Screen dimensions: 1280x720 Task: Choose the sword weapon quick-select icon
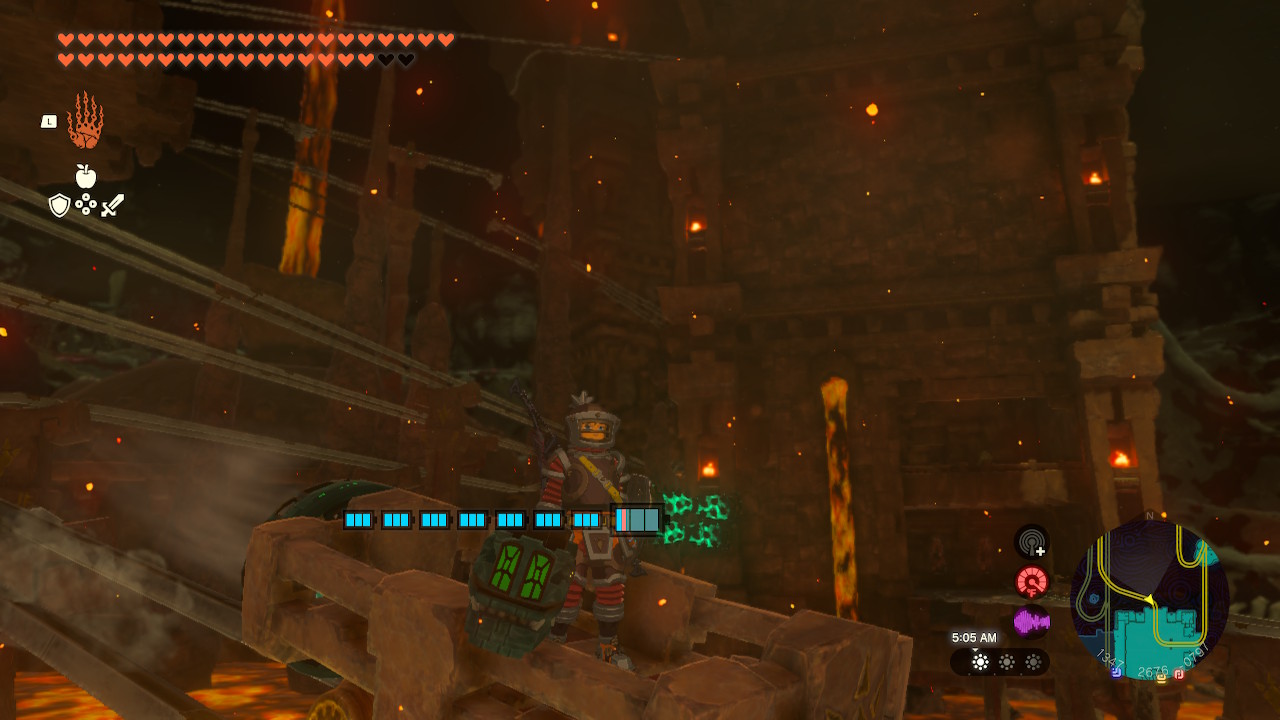coord(113,205)
